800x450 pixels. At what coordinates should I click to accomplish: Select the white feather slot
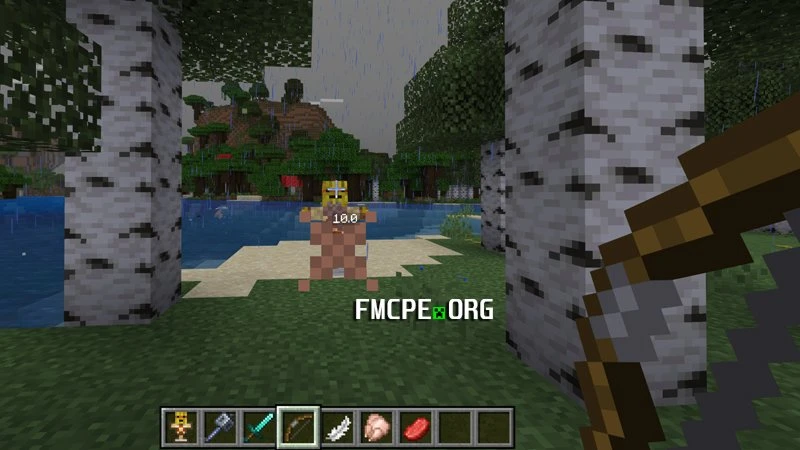(337, 427)
